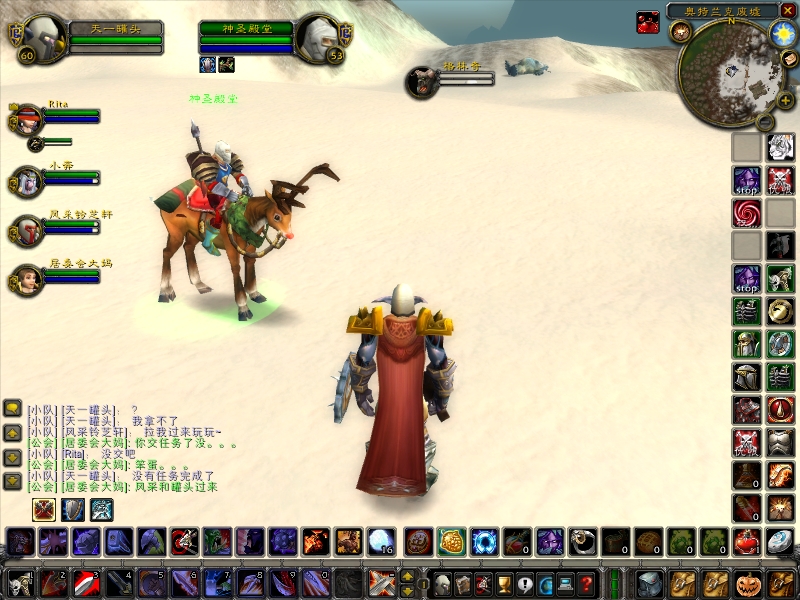Open the quest log exclamation mark micro button
The height and width of the screenshot is (600, 800).
[525, 583]
